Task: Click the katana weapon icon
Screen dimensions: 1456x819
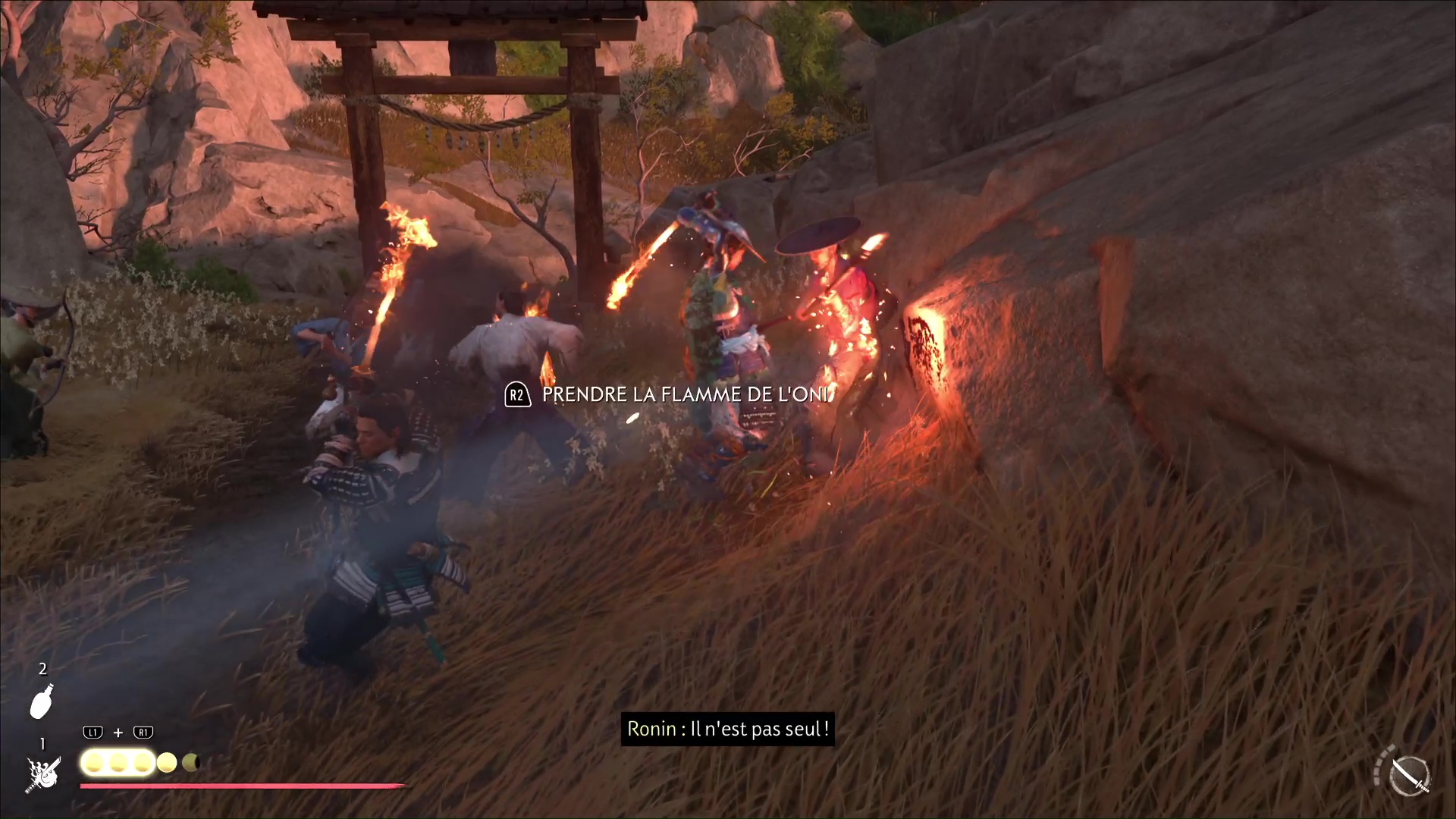Action: click(x=1410, y=776)
